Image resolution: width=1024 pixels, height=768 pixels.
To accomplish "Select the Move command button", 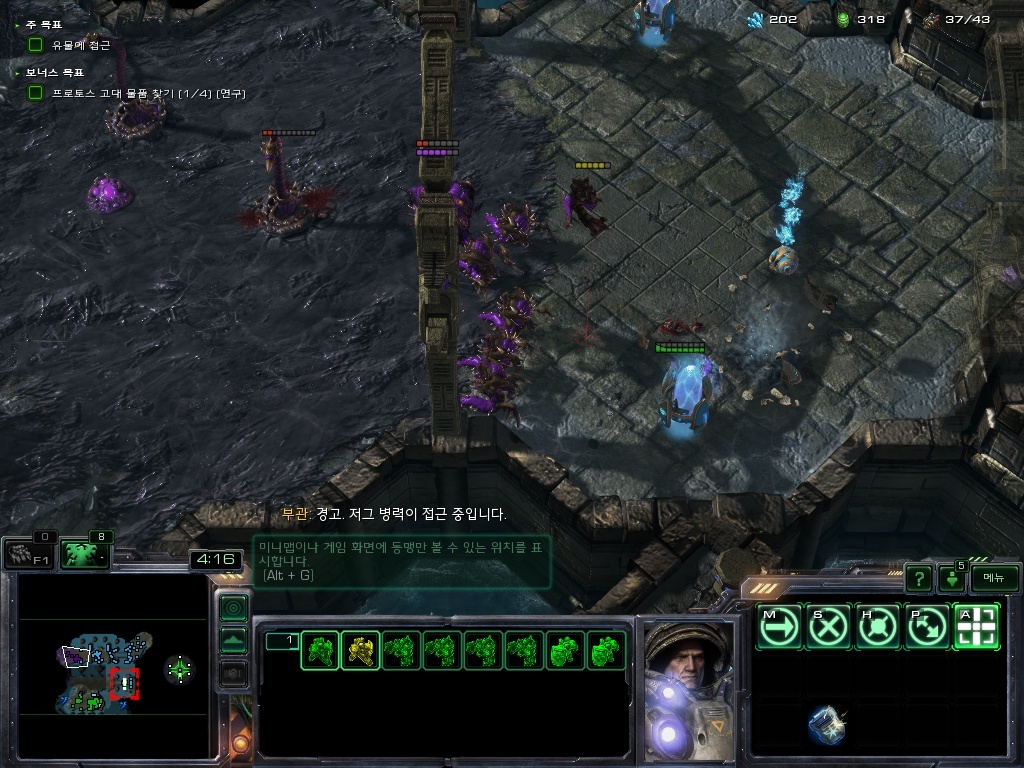I will point(778,627).
